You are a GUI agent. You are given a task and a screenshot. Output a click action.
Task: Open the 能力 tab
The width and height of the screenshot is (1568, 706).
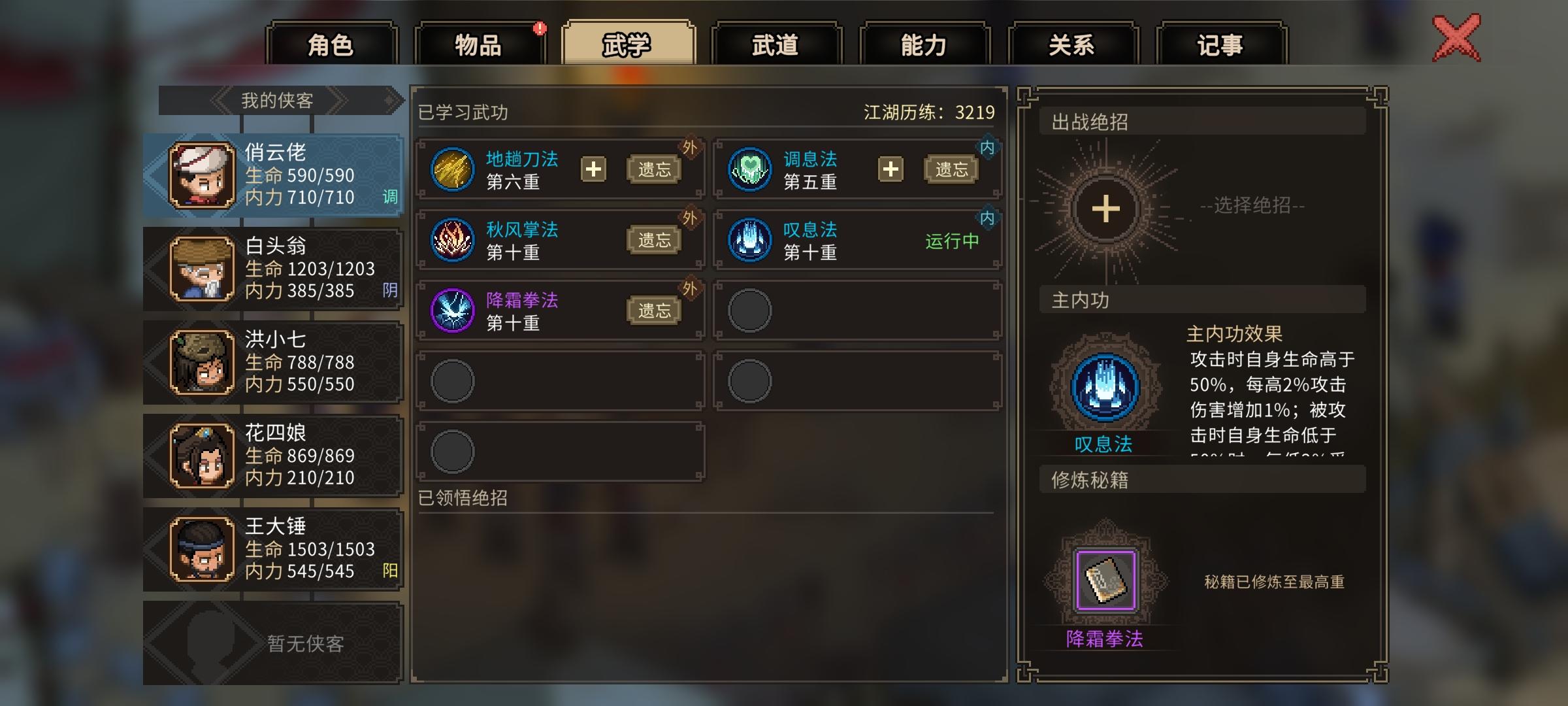point(923,44)
